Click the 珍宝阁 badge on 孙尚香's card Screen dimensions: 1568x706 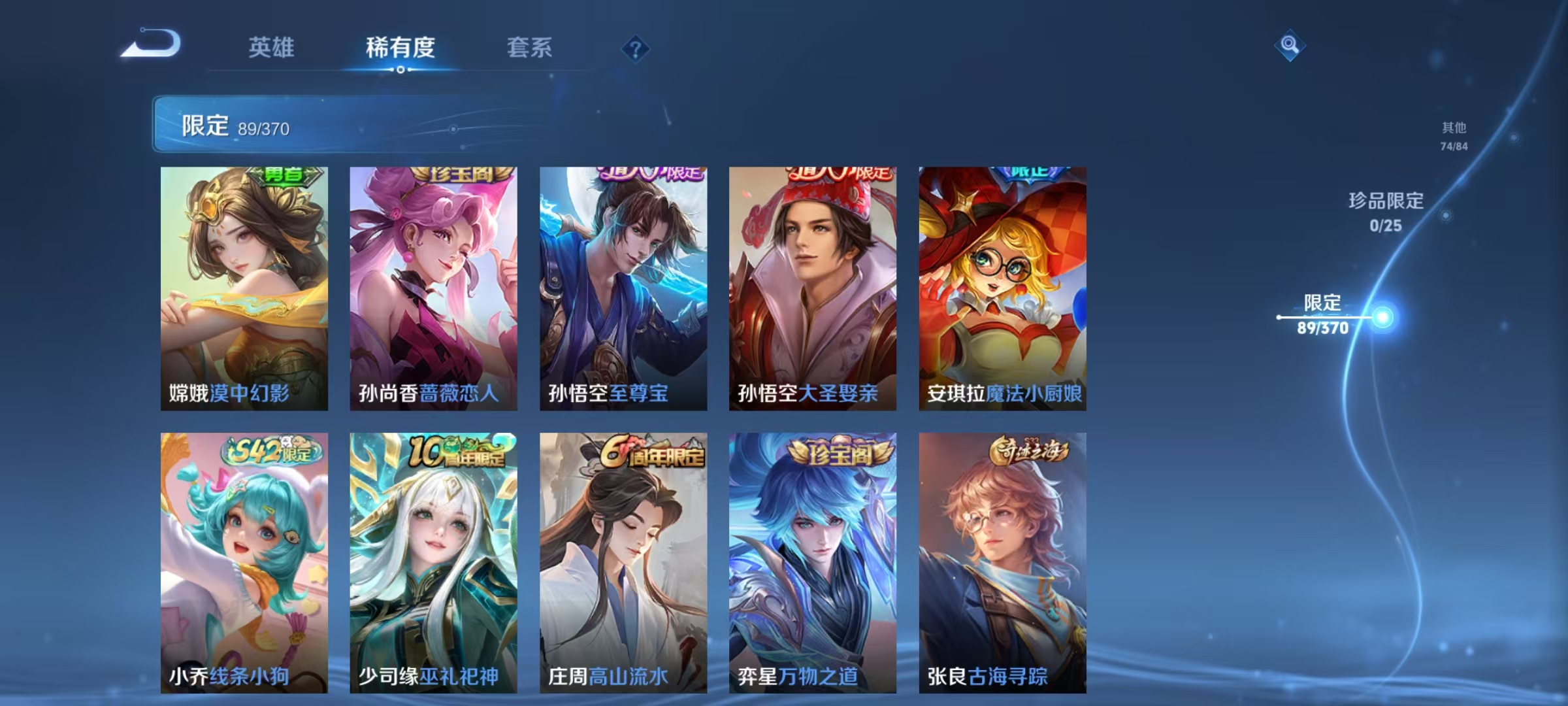click(x=457, y=175)
